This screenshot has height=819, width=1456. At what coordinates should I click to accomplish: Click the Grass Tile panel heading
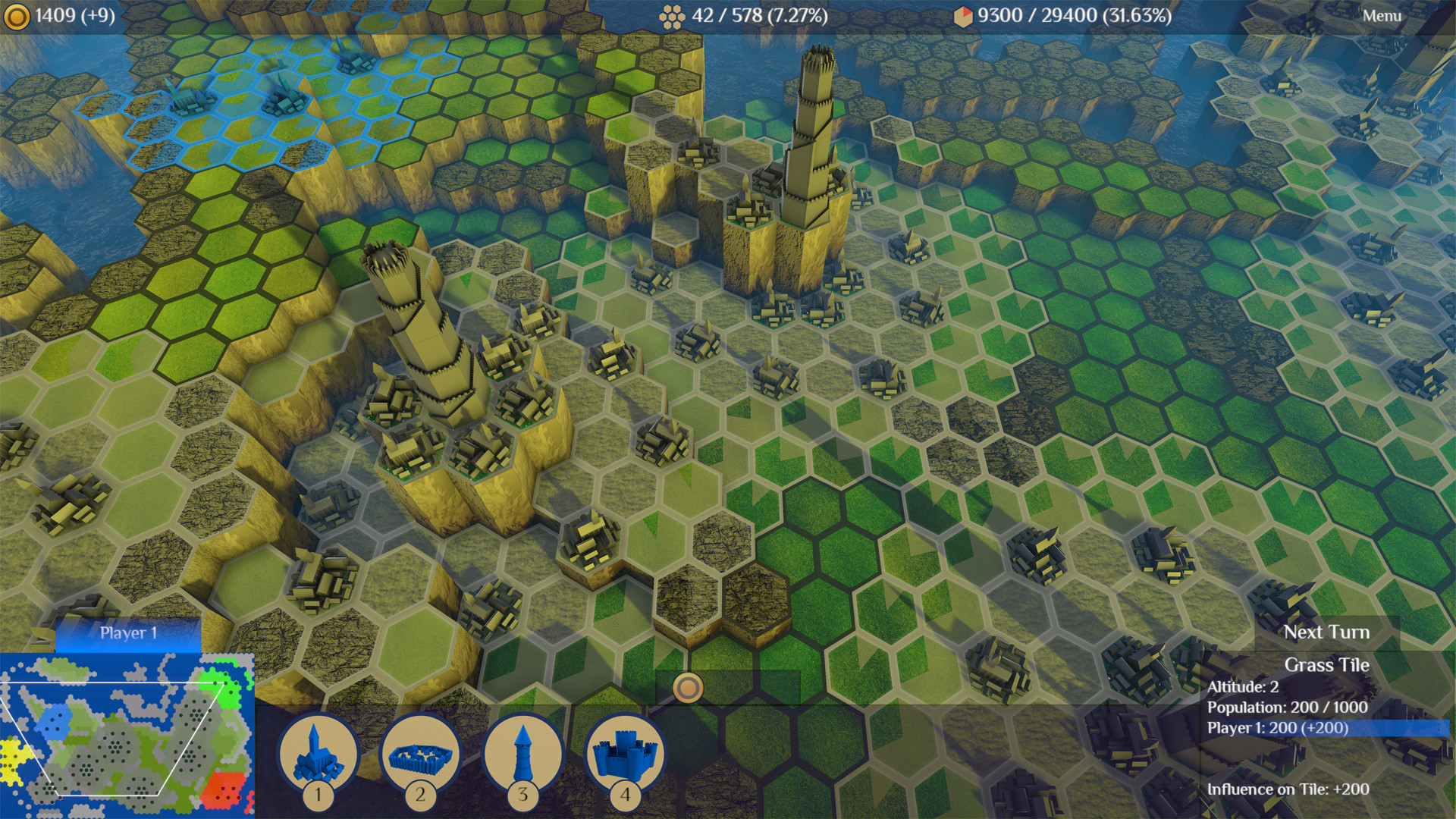(1326, 664)
